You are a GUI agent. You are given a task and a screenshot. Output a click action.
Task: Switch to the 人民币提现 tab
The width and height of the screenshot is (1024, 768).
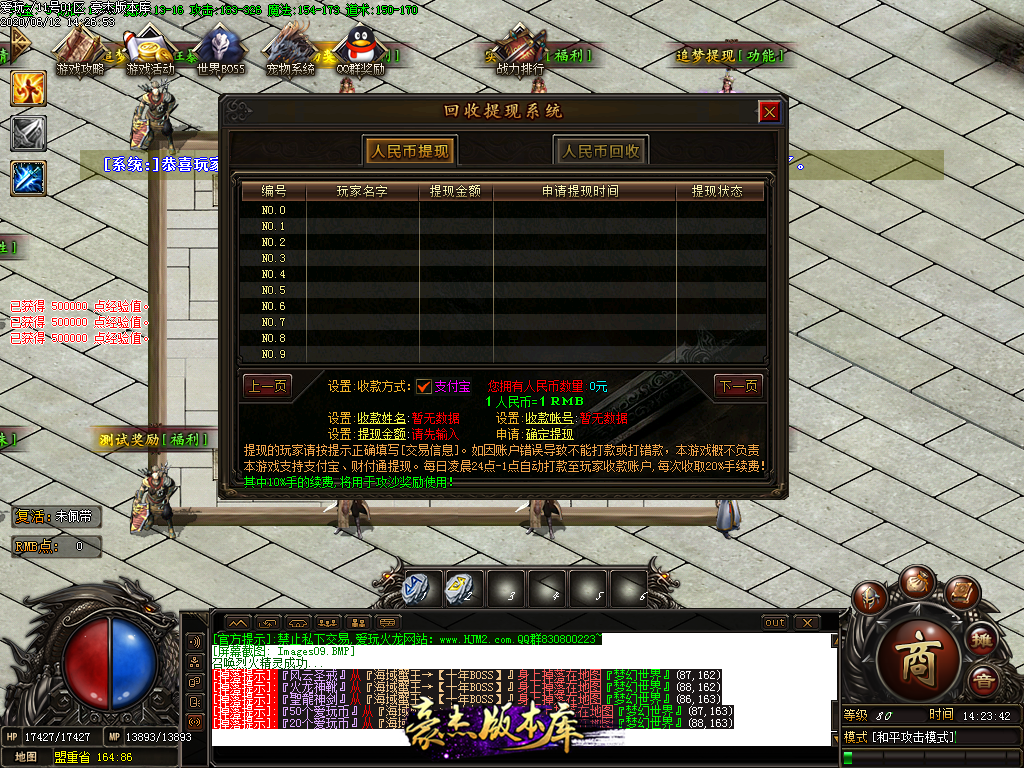409,151
